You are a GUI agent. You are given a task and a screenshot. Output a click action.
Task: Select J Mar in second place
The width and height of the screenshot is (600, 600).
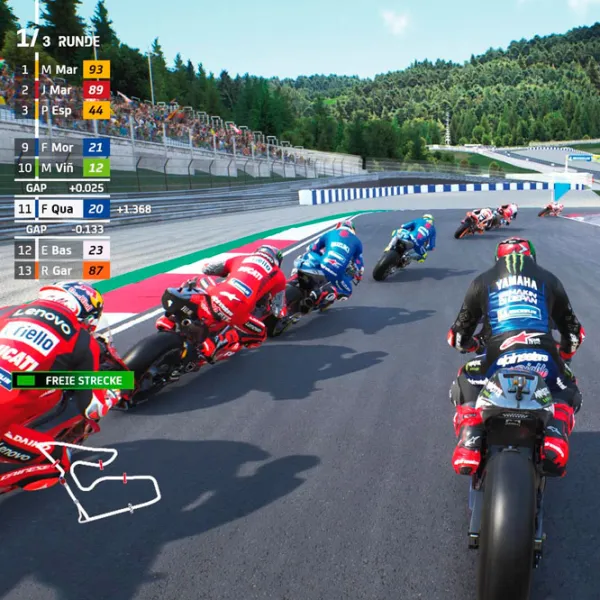coord(62,89)
